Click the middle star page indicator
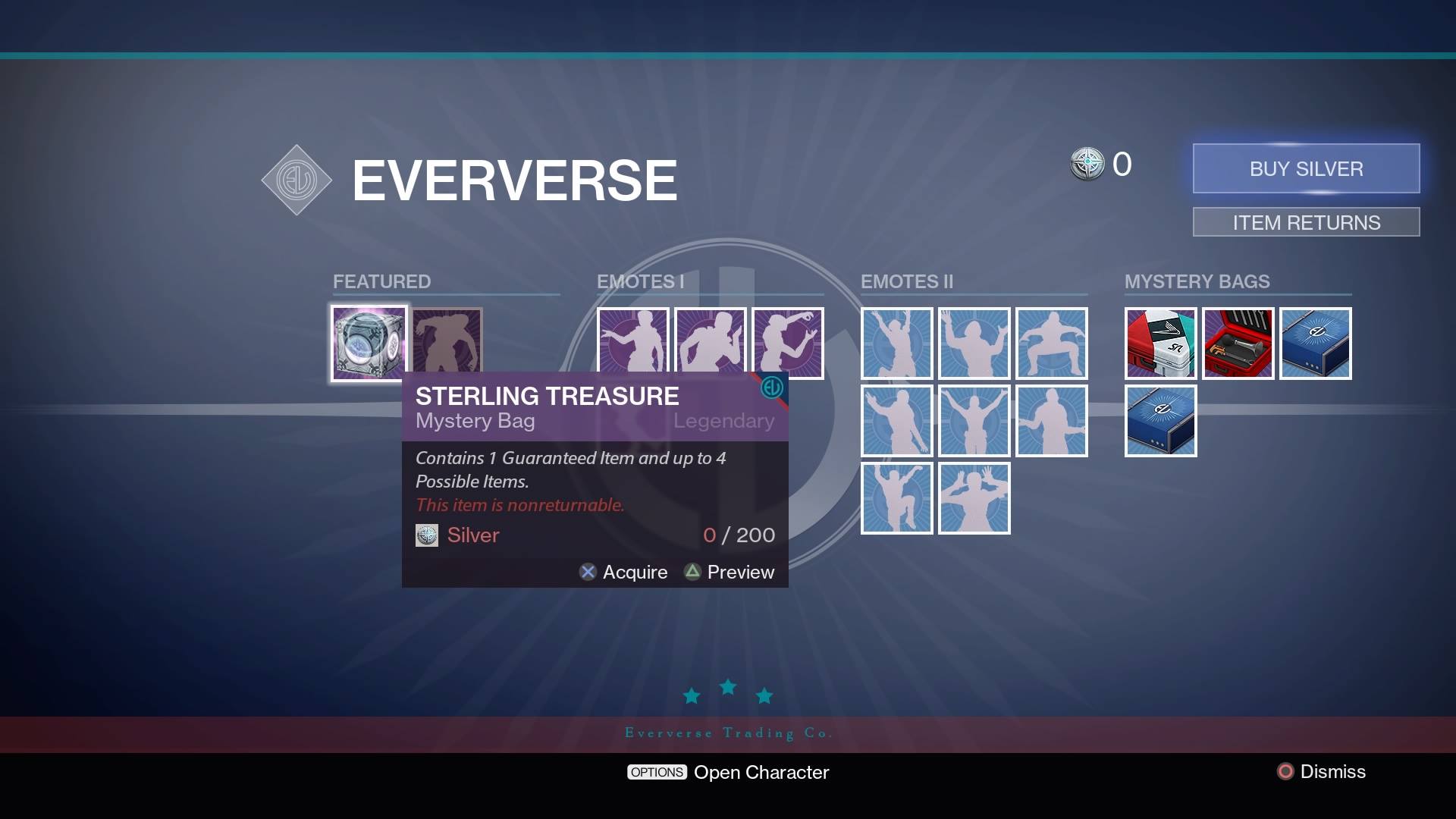The width and height of the screenshot is (1456, 819). click(x=727, y=687)
